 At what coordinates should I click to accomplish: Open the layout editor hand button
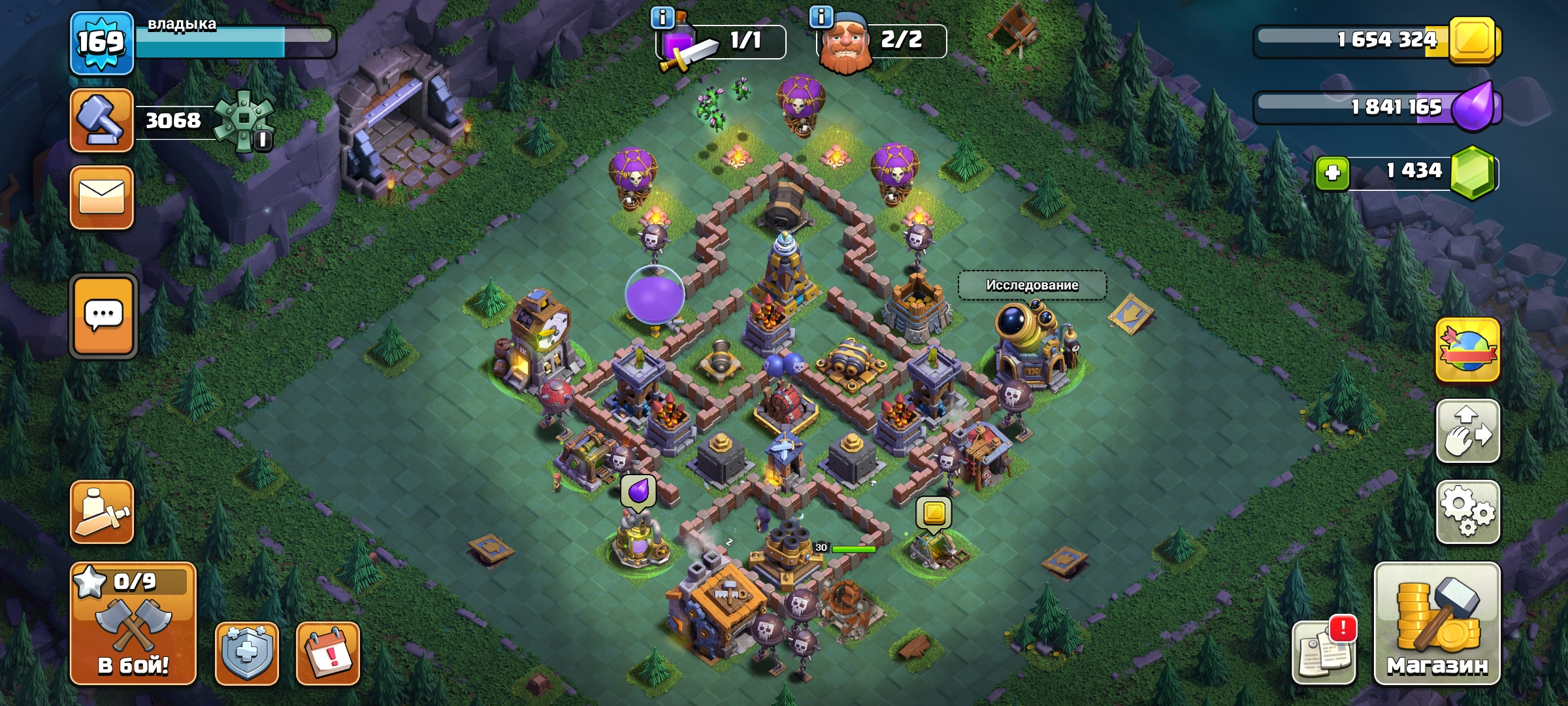coord(1467,431)
